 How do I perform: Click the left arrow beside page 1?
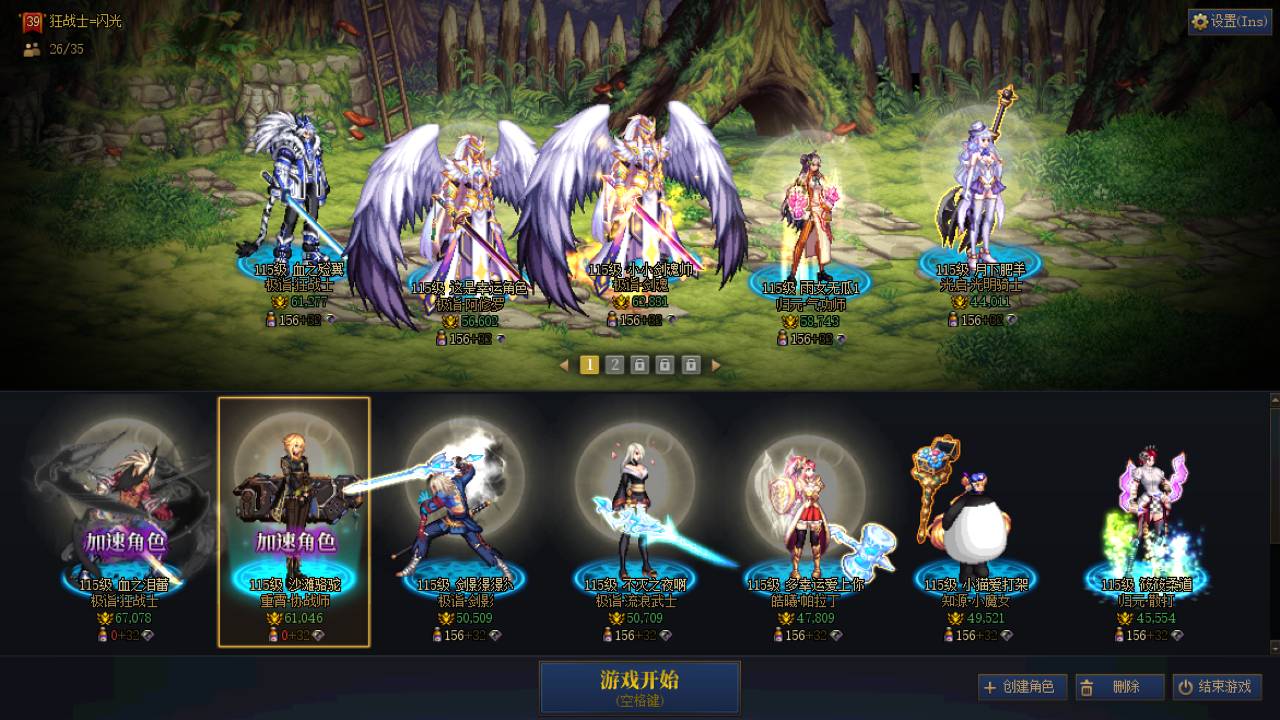tap(563, 365)
